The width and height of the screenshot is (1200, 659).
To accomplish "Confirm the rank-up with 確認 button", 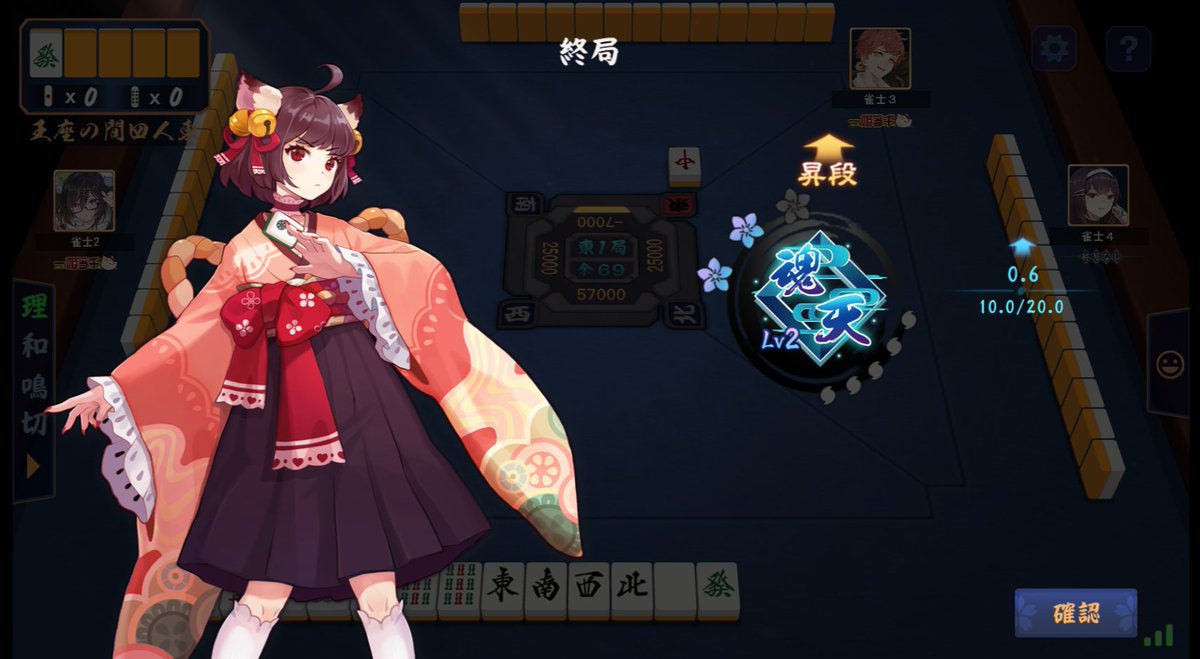I will coord(1075,613).
